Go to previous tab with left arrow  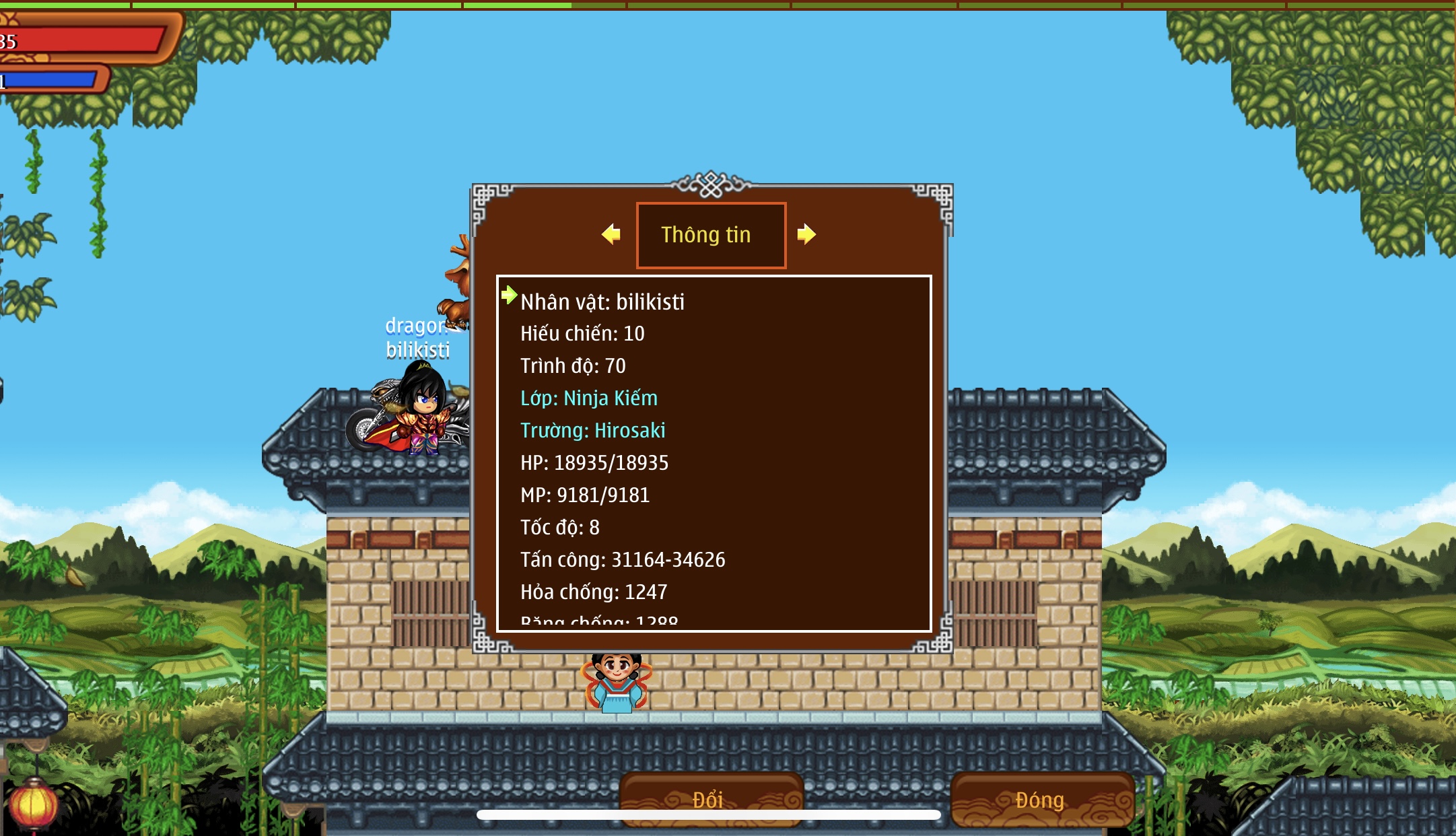click(611, 234)
